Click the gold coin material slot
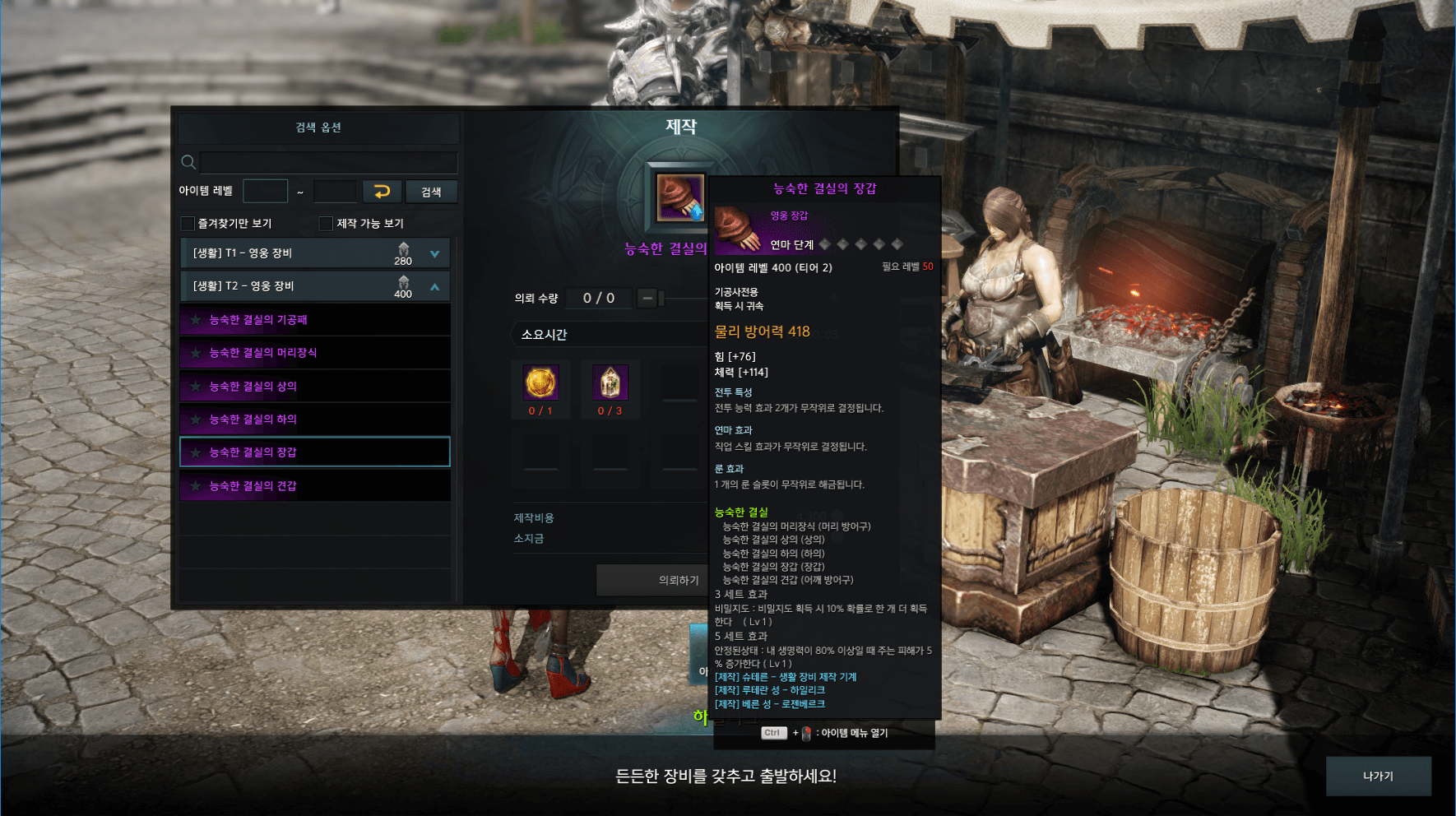The height and width of the screenshot is (816, 1456). pos(540,383)
